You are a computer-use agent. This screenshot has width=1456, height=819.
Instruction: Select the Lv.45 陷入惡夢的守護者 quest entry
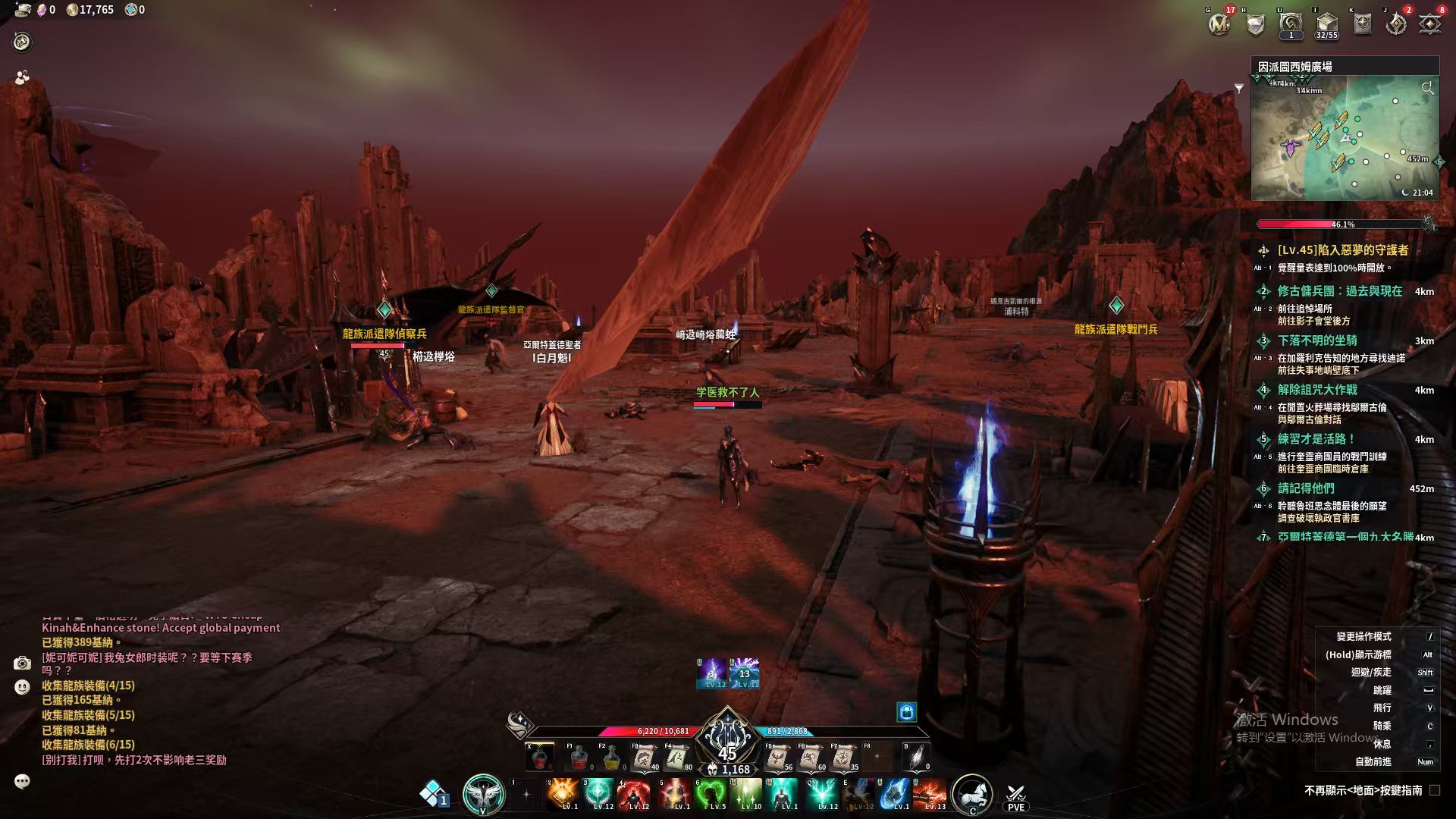coord(1342,250)
